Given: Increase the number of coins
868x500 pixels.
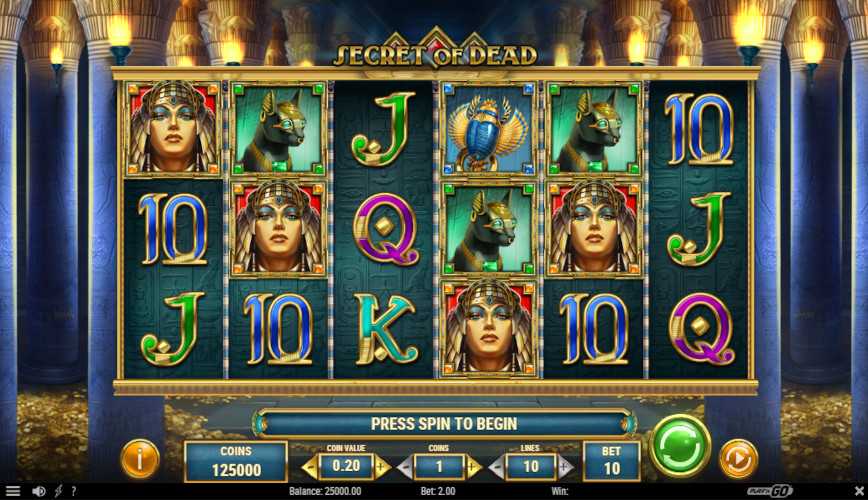Looking at the screenshot, I should 472,466.
